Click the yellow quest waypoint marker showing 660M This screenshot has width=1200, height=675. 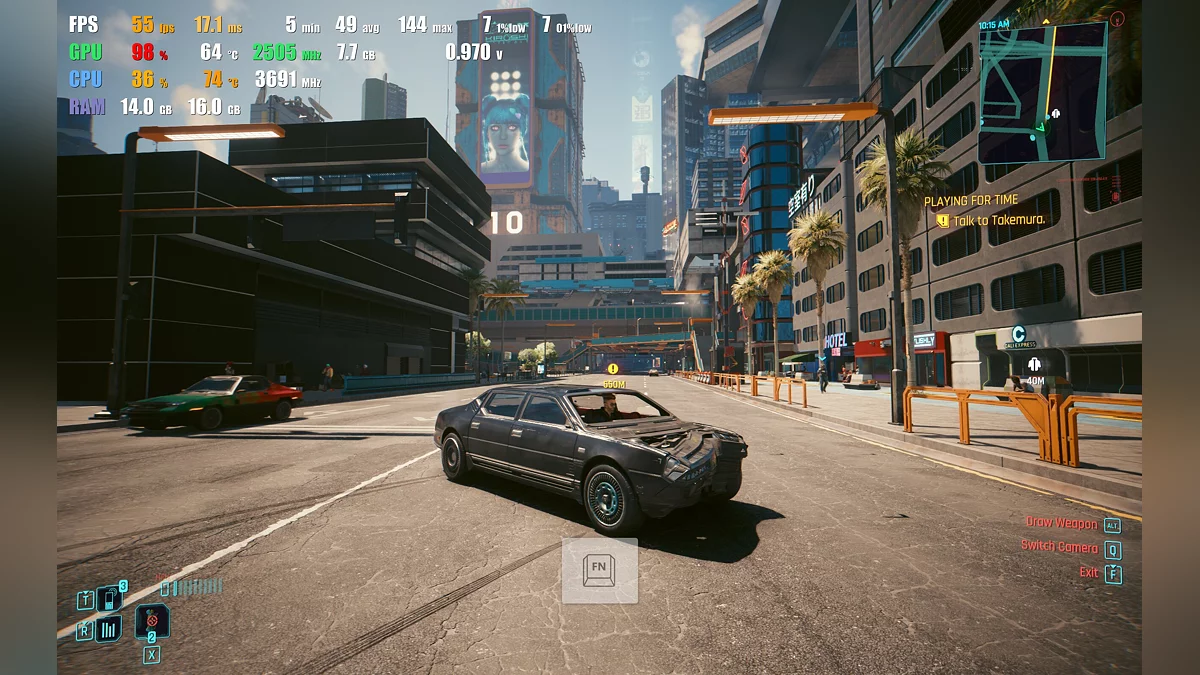coord(613,369)
